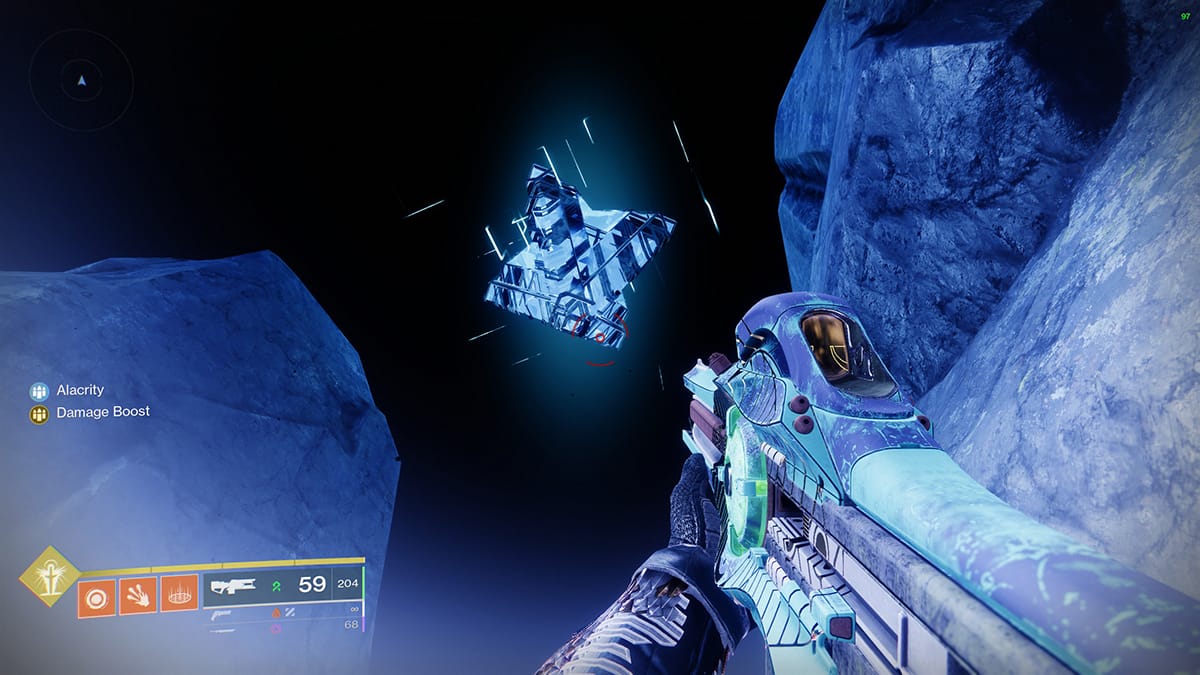Image resolution: width=1200 pixels, height=675 pixels.
Task: Choose the orange grenade ability icon
Action: click(97, 597)
